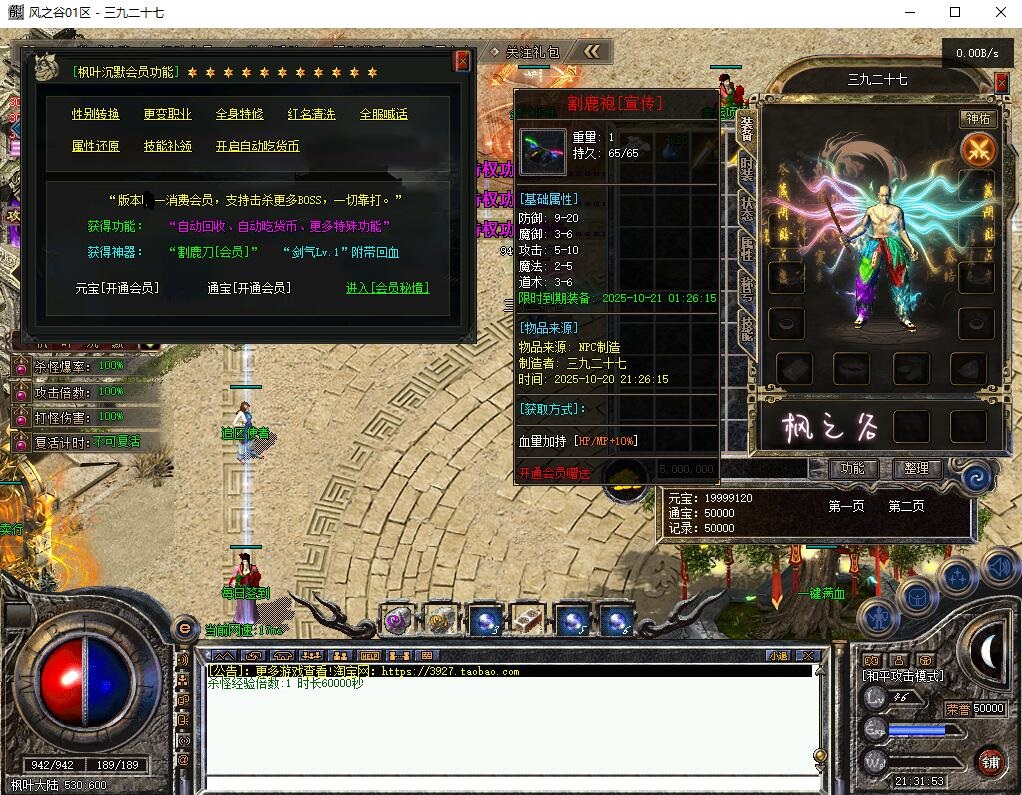The height and width of the screenshot is (795, 1022).
Task: Click the 技能补领 skill reclaim link
Action: click(167, 146)
